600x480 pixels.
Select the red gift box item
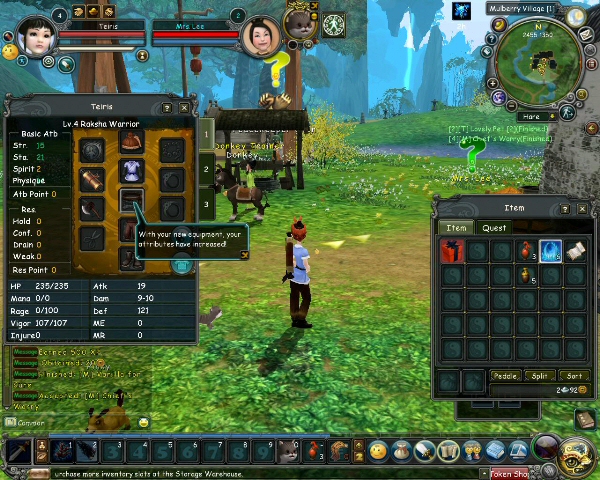pos(452,251)
